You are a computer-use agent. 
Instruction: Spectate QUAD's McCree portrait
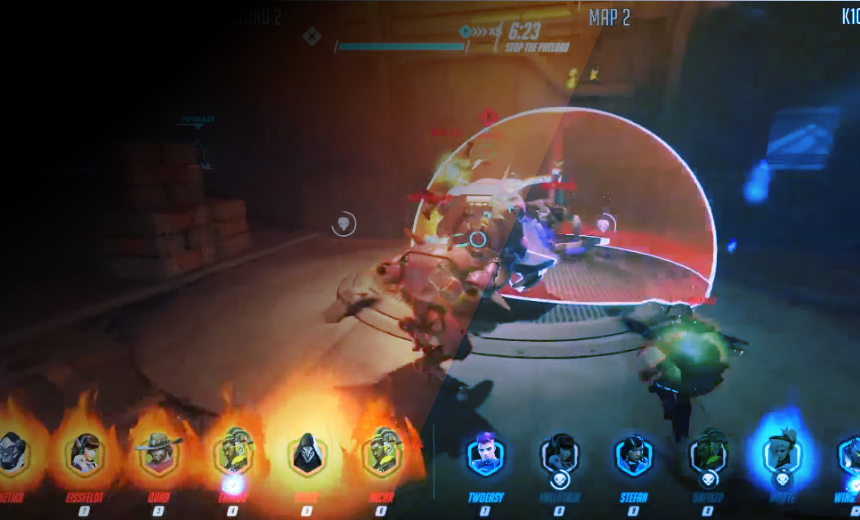158,454
